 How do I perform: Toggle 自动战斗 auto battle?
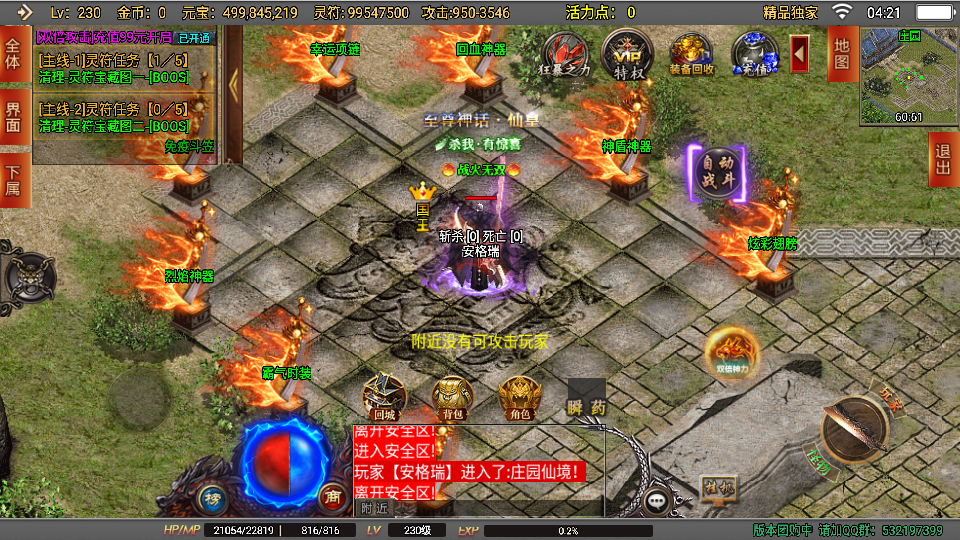click(717, 174)
